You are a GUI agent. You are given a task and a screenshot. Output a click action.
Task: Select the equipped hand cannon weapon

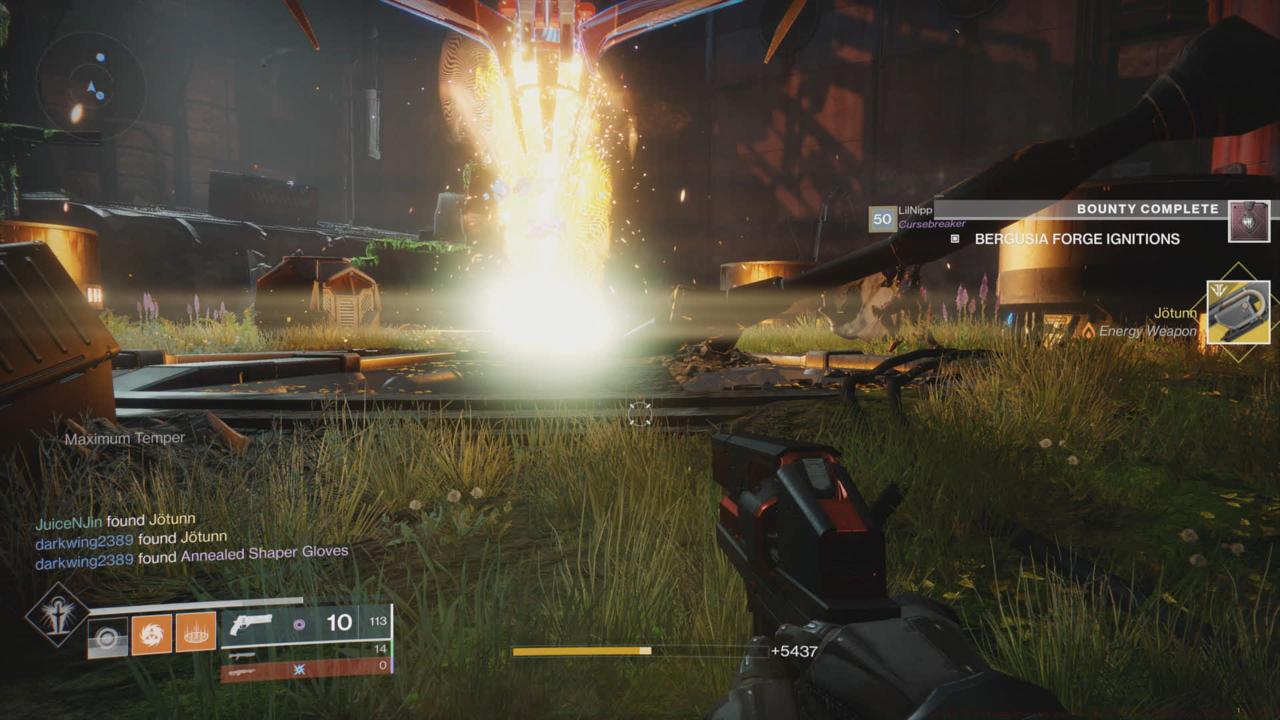(x=250, y=624)
